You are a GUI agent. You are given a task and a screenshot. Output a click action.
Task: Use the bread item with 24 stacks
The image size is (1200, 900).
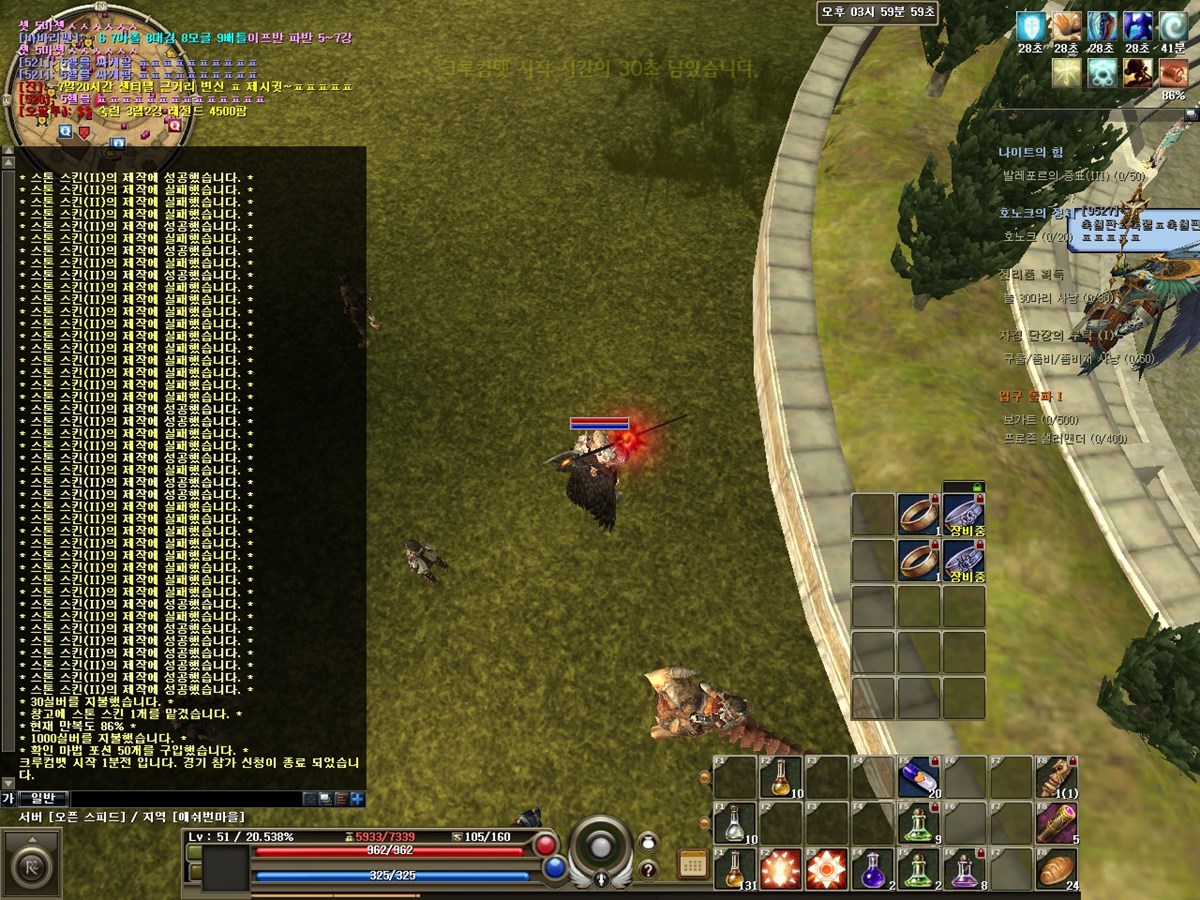click(1056, 868)
